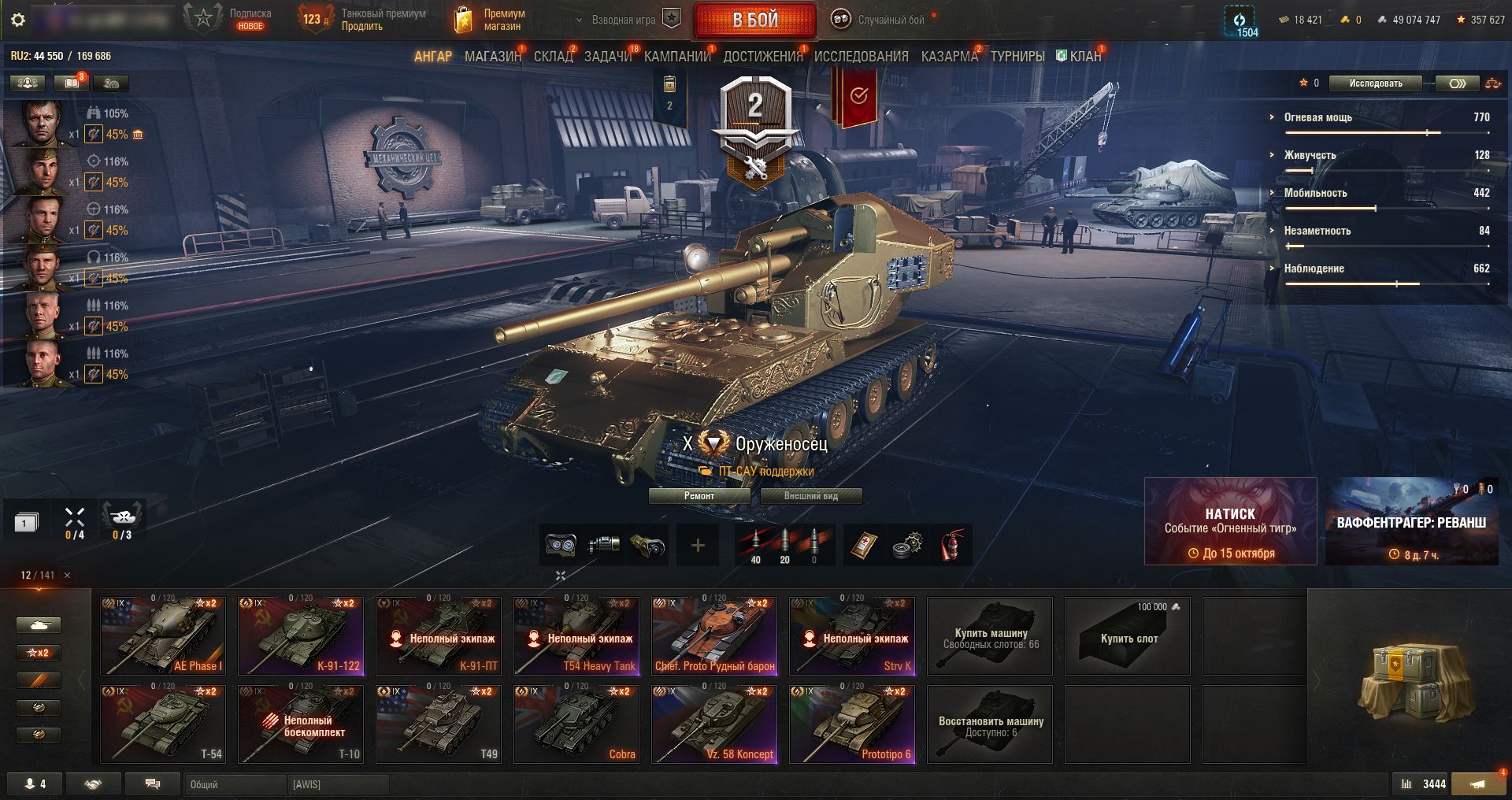
Task: Open the ДОСТИЖЕНИЯ tab
Action: click(x=762, y=57)
